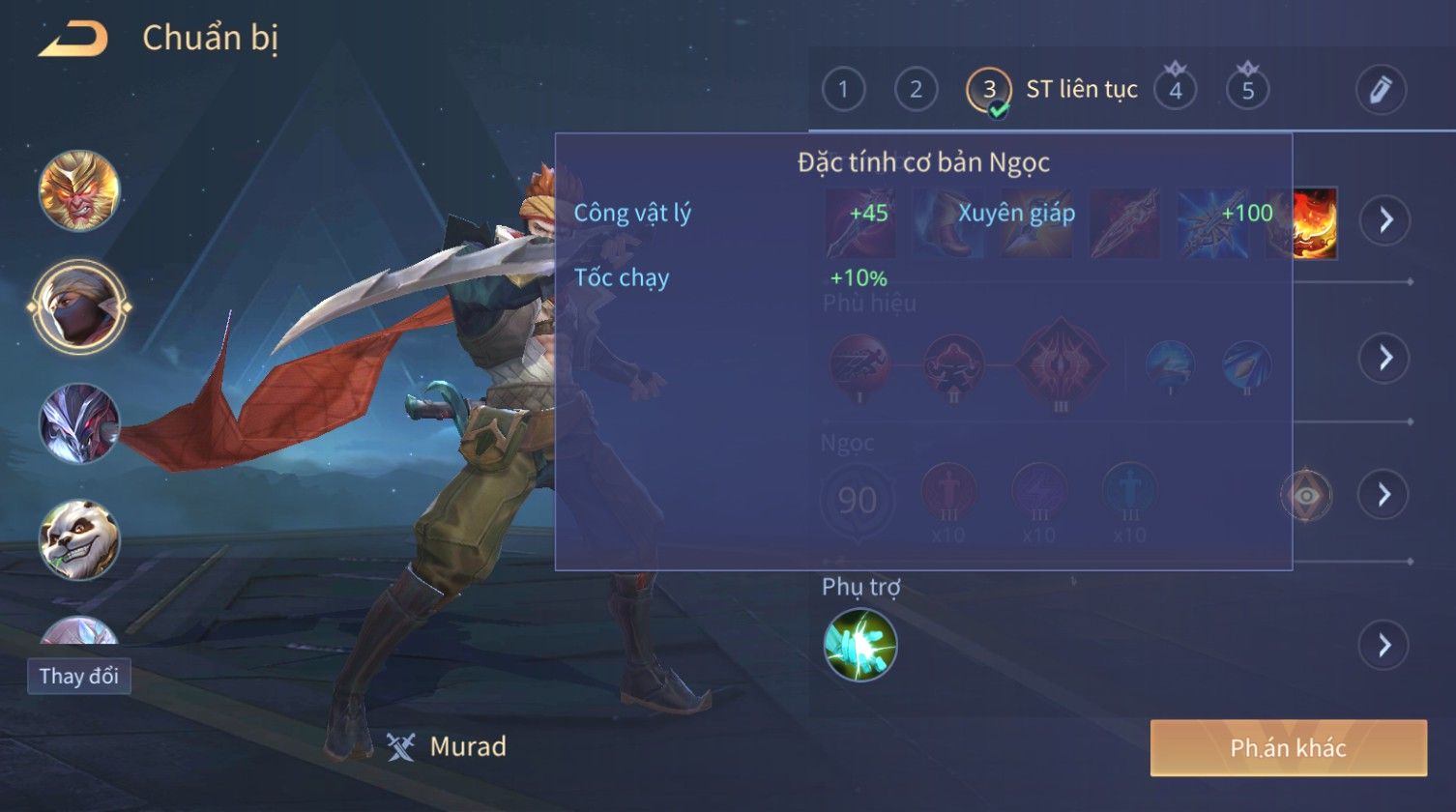Open the equipment items arrow

pos(1384,220)
